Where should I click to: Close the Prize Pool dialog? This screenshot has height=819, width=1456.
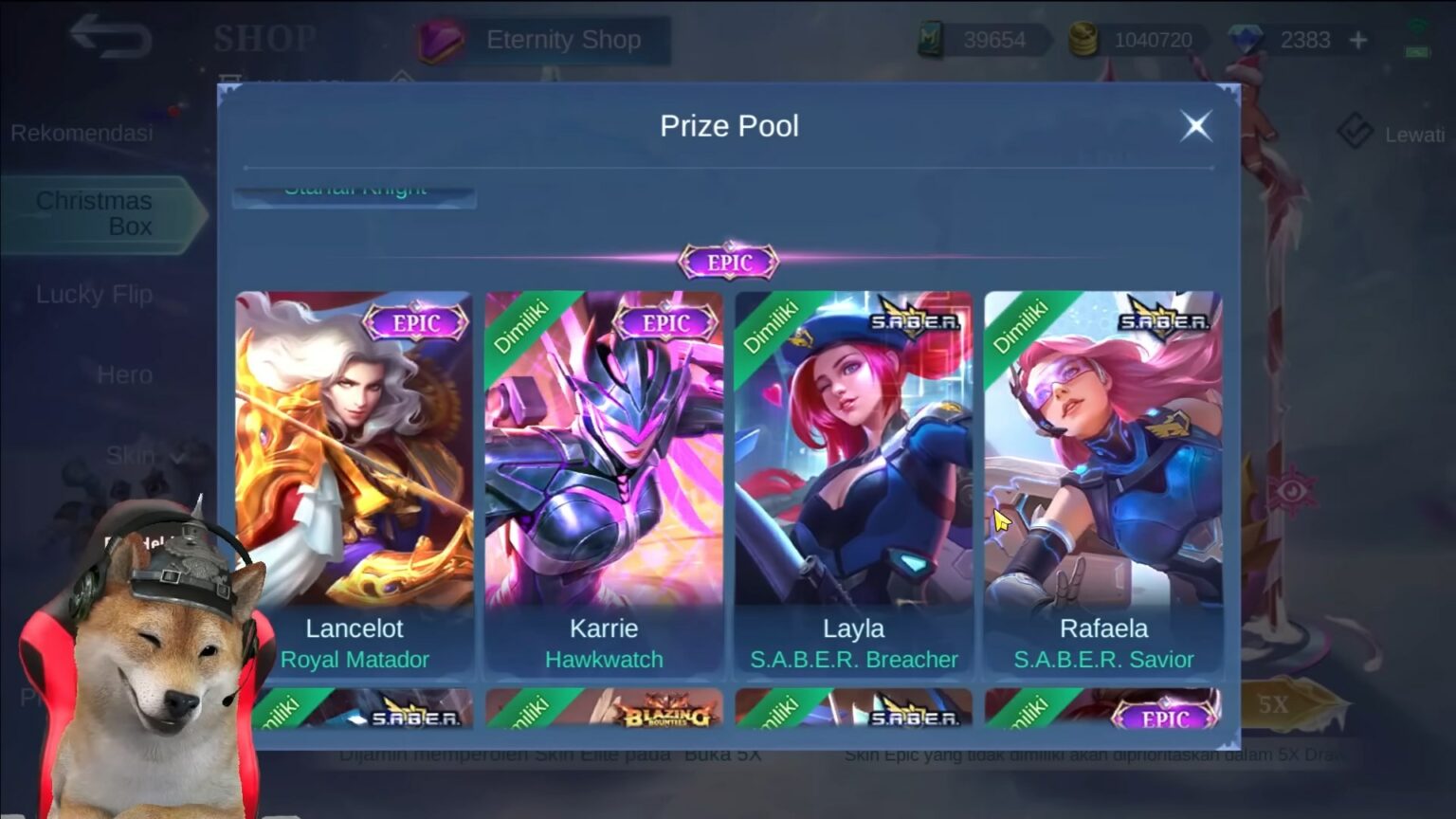click(x=1195, y=125)
